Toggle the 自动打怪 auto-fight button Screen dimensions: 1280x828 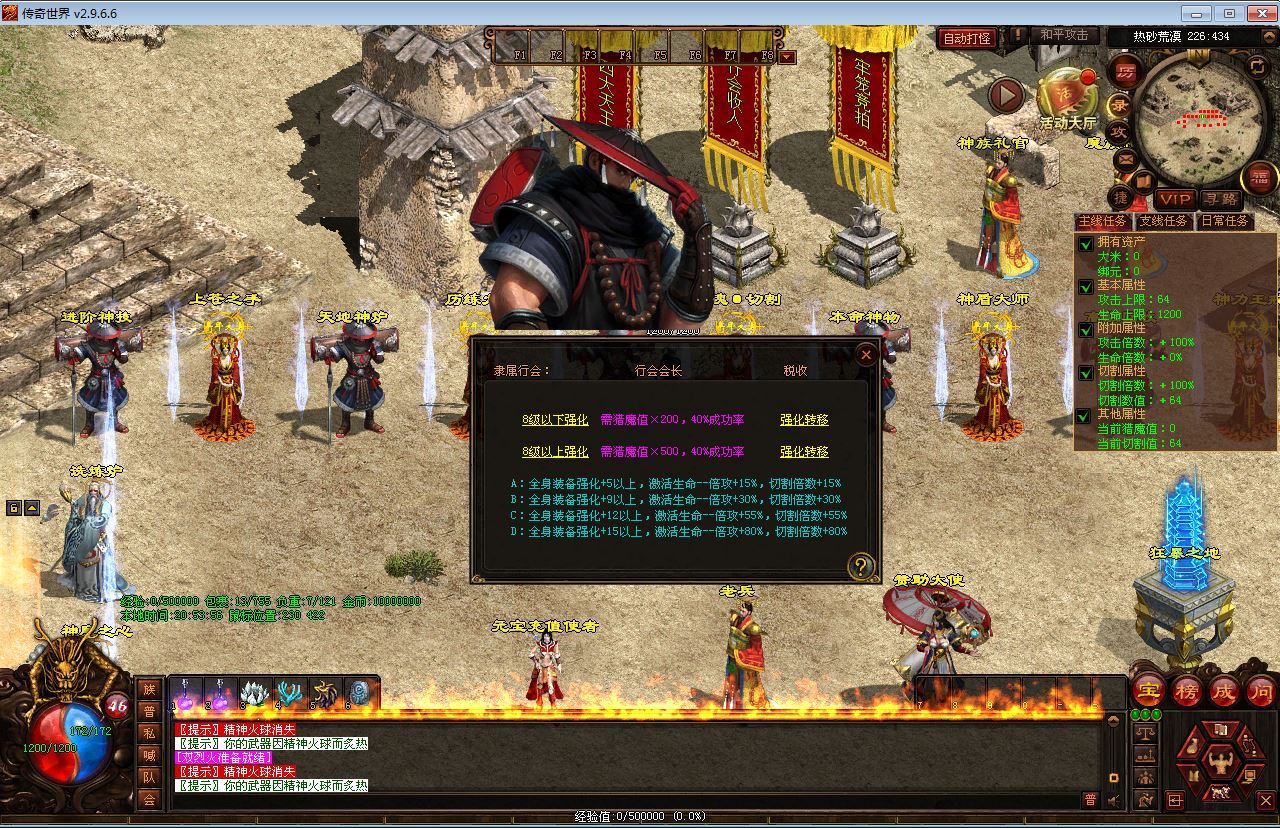(967, 38)
